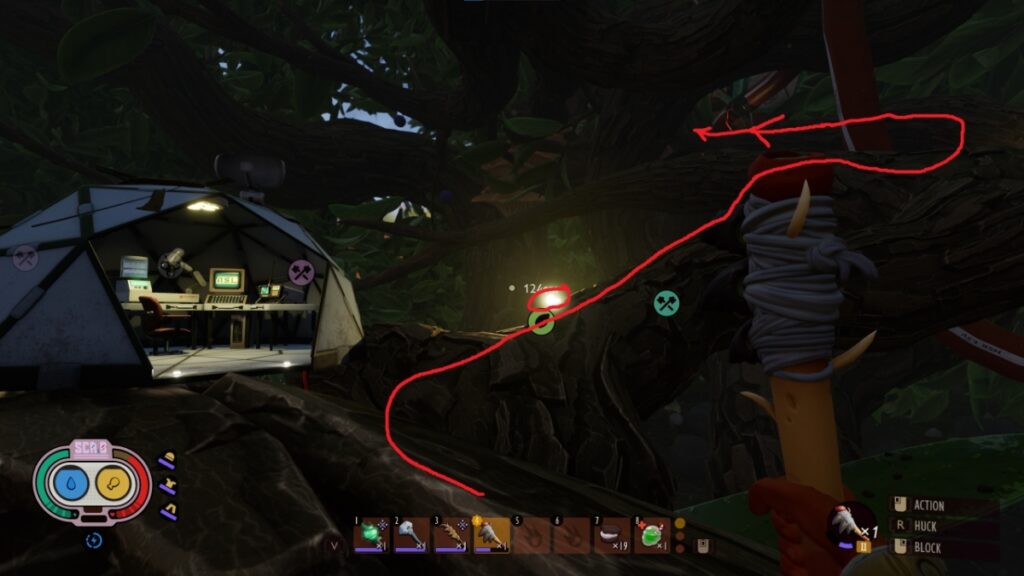
Task: Equip the axe in hotbar slot 2
Action: point(412,534)
